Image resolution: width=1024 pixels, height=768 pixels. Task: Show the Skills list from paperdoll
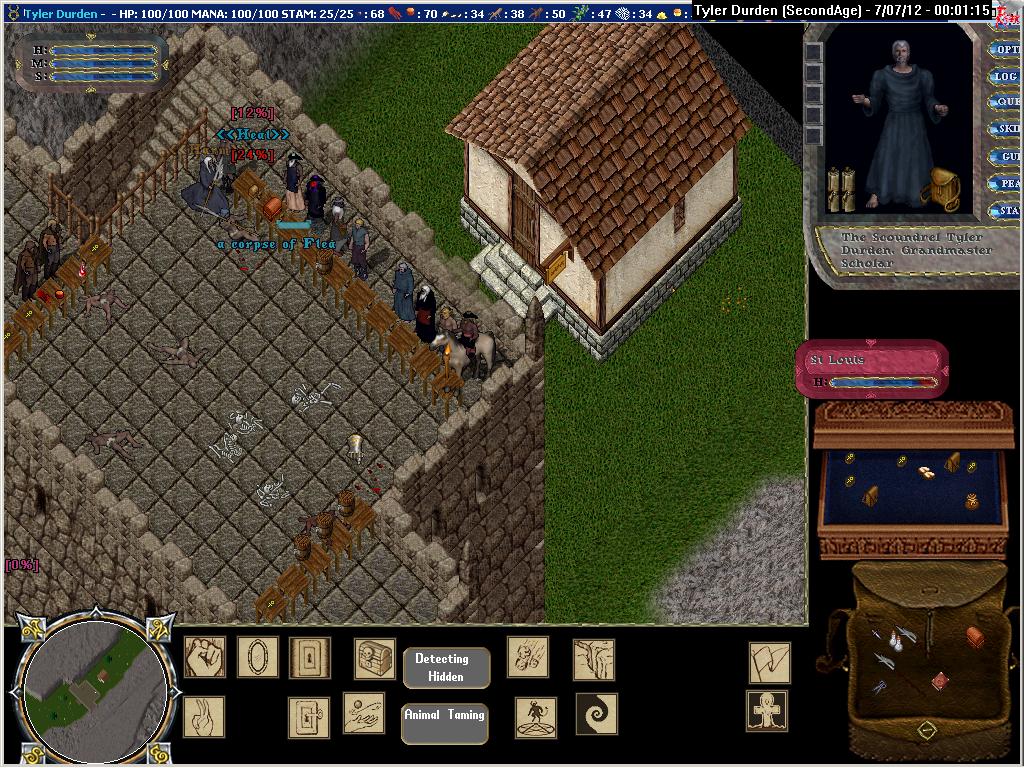pyautogui.click(x=1005, y=129)
